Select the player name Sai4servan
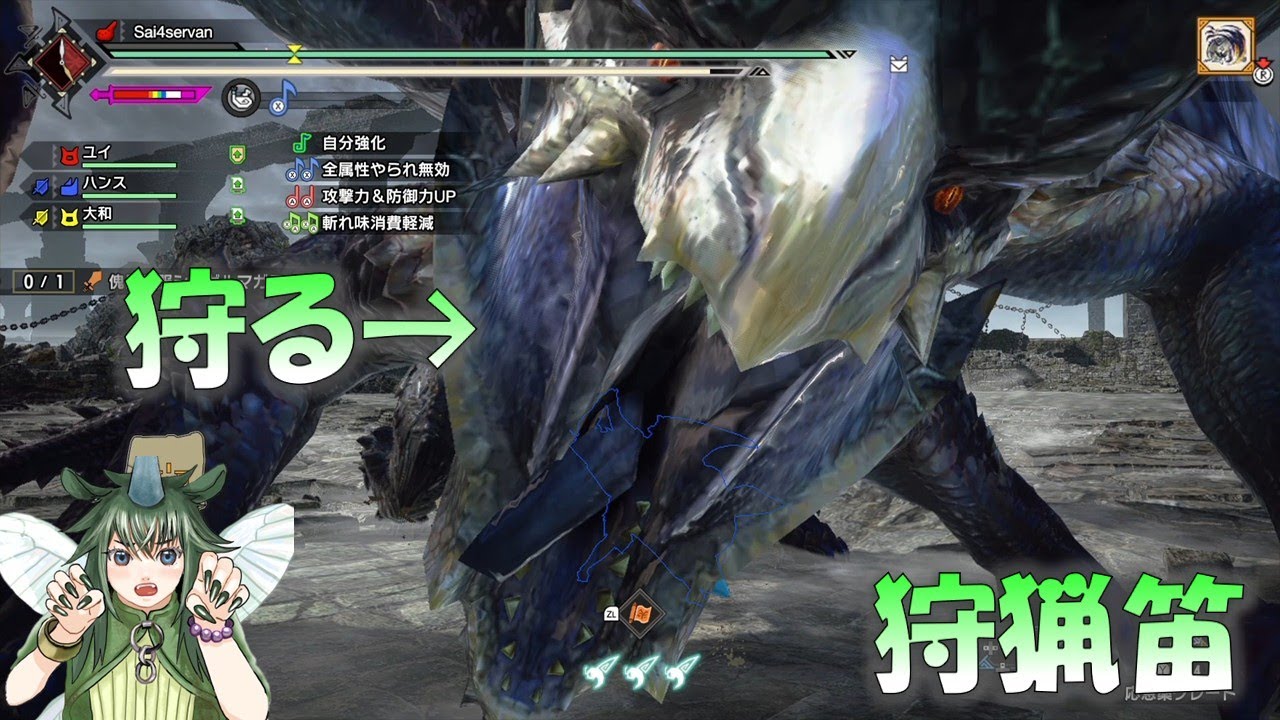This screenshot has height=720, width=1280. (172, 32)
